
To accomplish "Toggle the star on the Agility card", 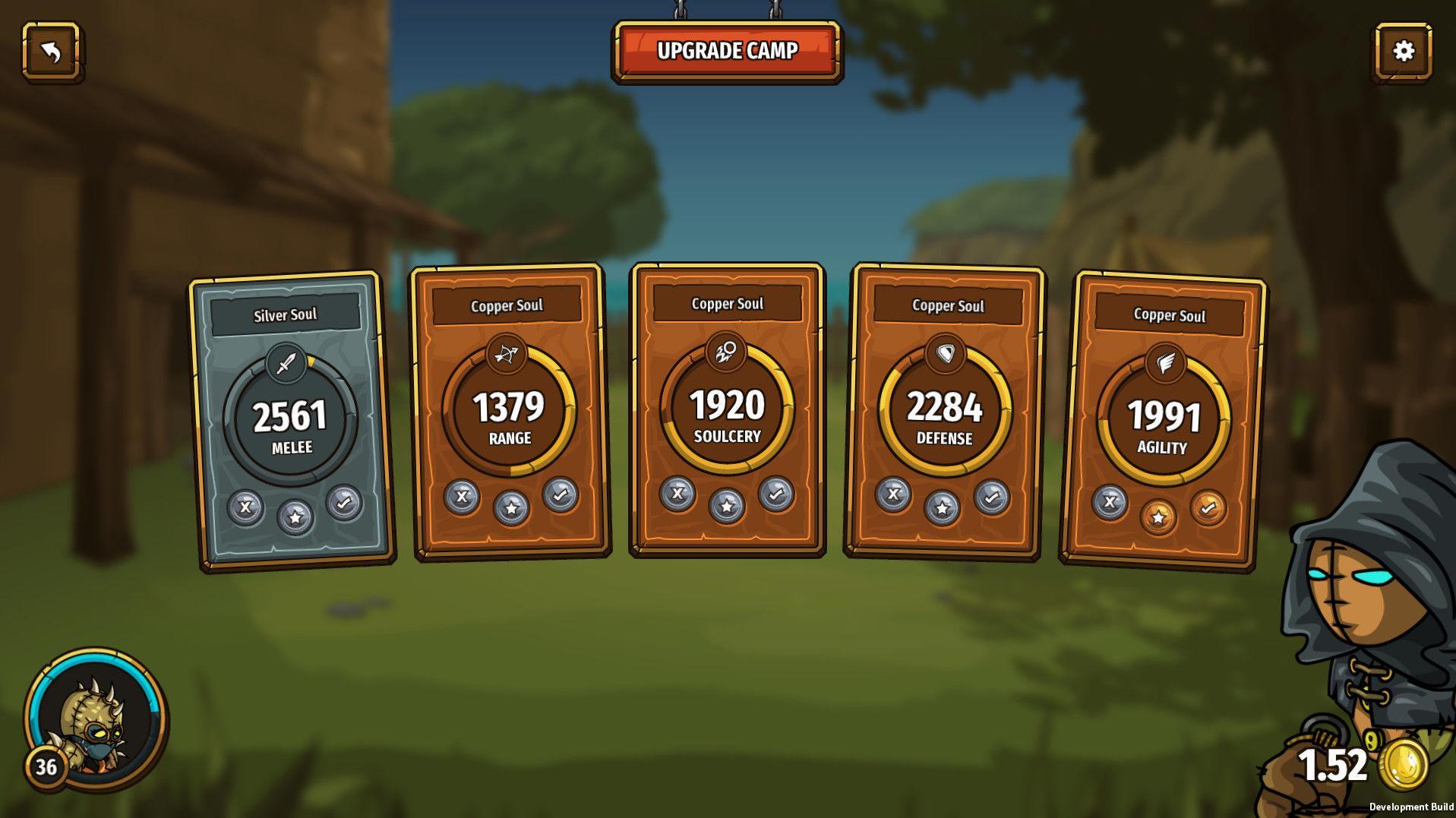I will [1160, 516].
